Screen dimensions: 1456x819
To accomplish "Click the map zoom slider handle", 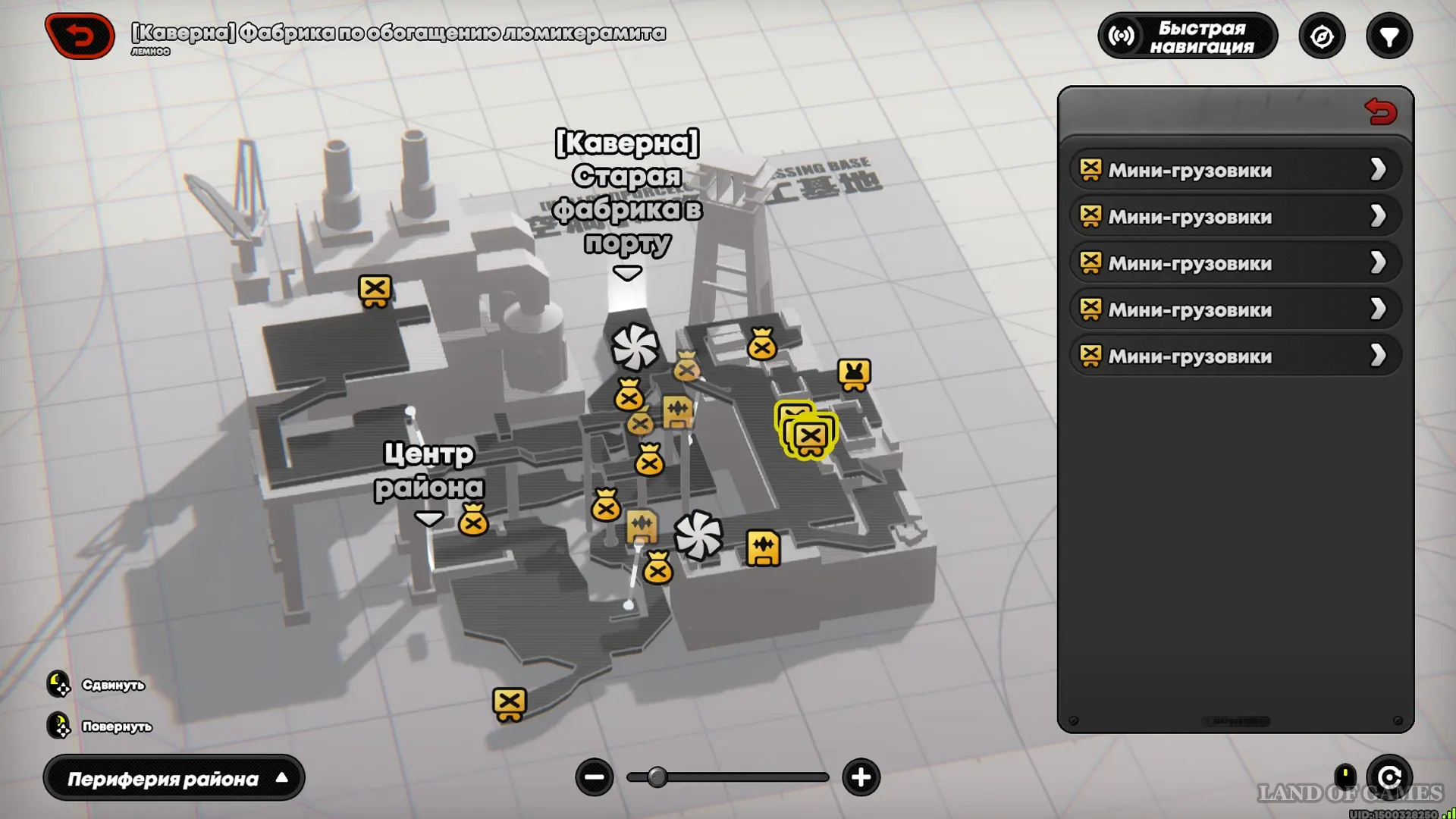I will (x=657, y=777).
